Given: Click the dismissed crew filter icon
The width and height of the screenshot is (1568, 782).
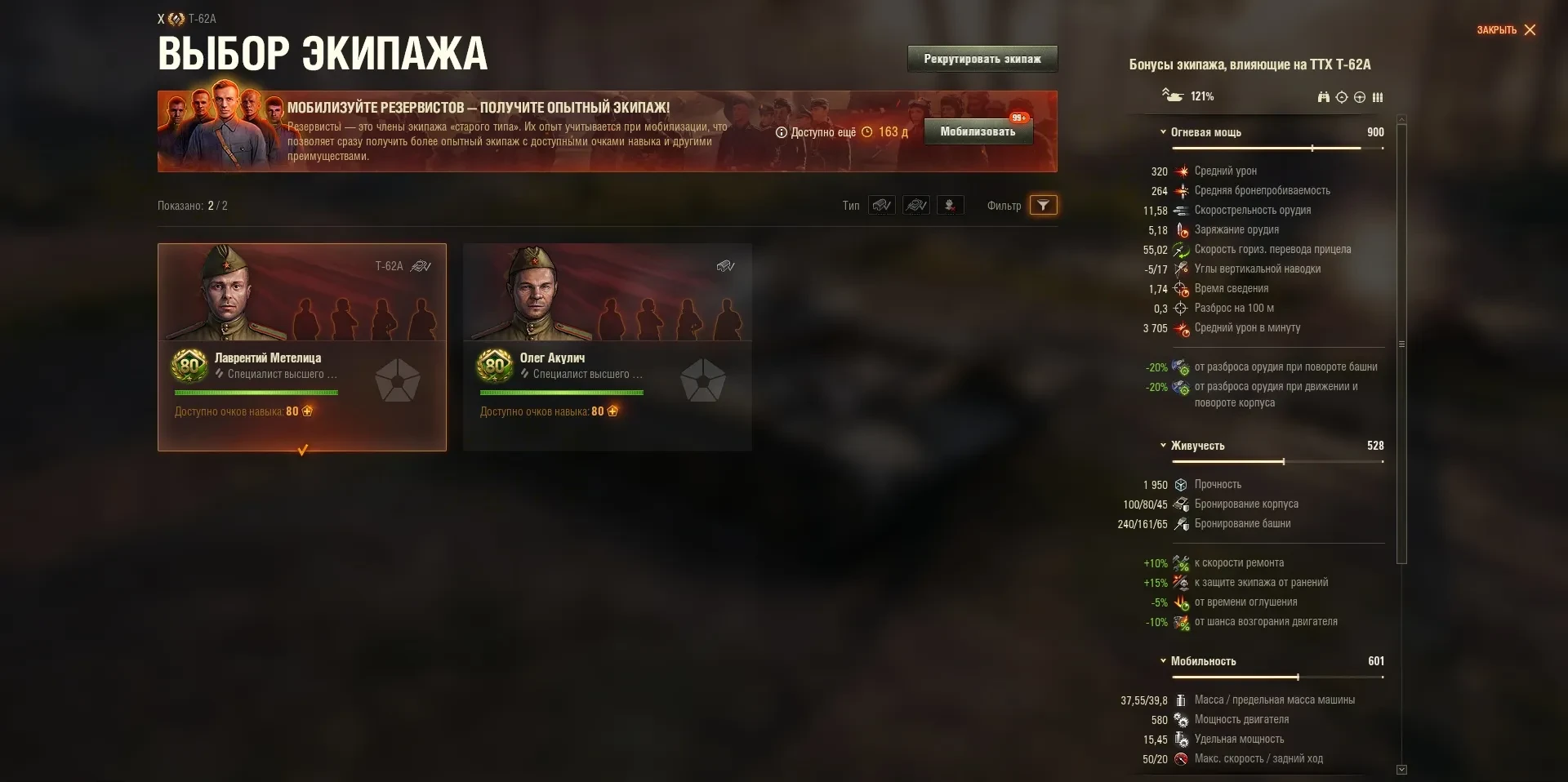Looking at the screenshot, I should (950, 206).
